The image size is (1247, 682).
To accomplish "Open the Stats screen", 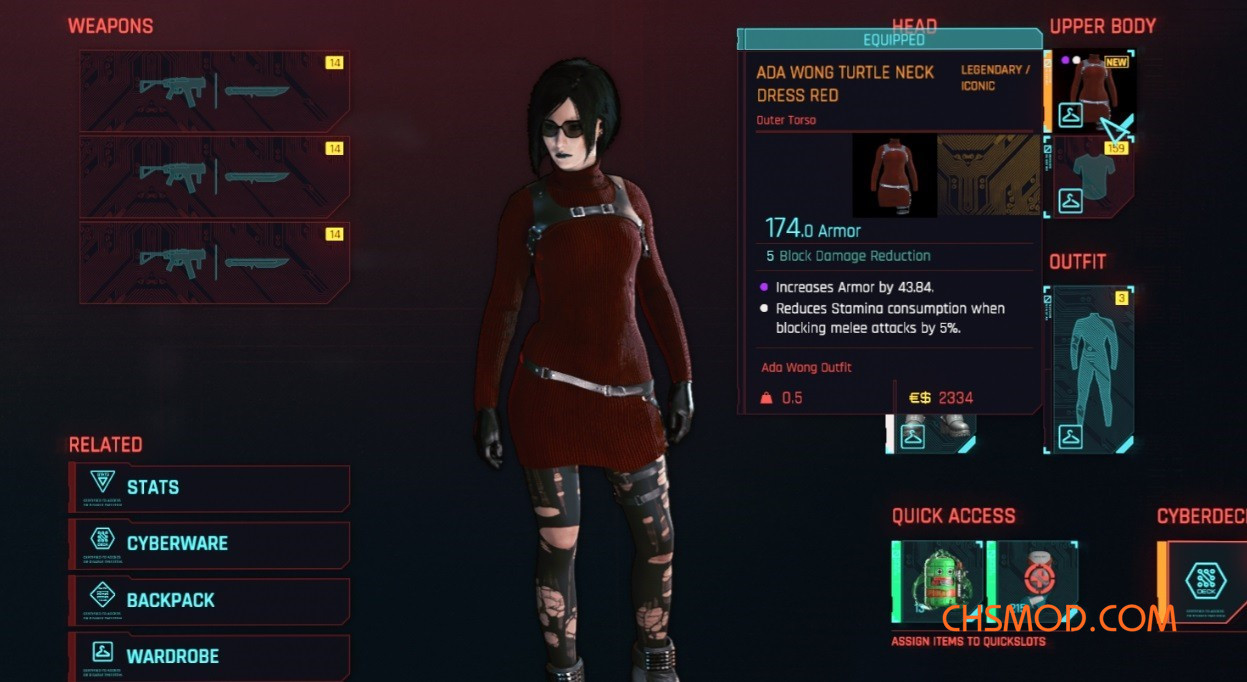I will (x=209, y=488).
